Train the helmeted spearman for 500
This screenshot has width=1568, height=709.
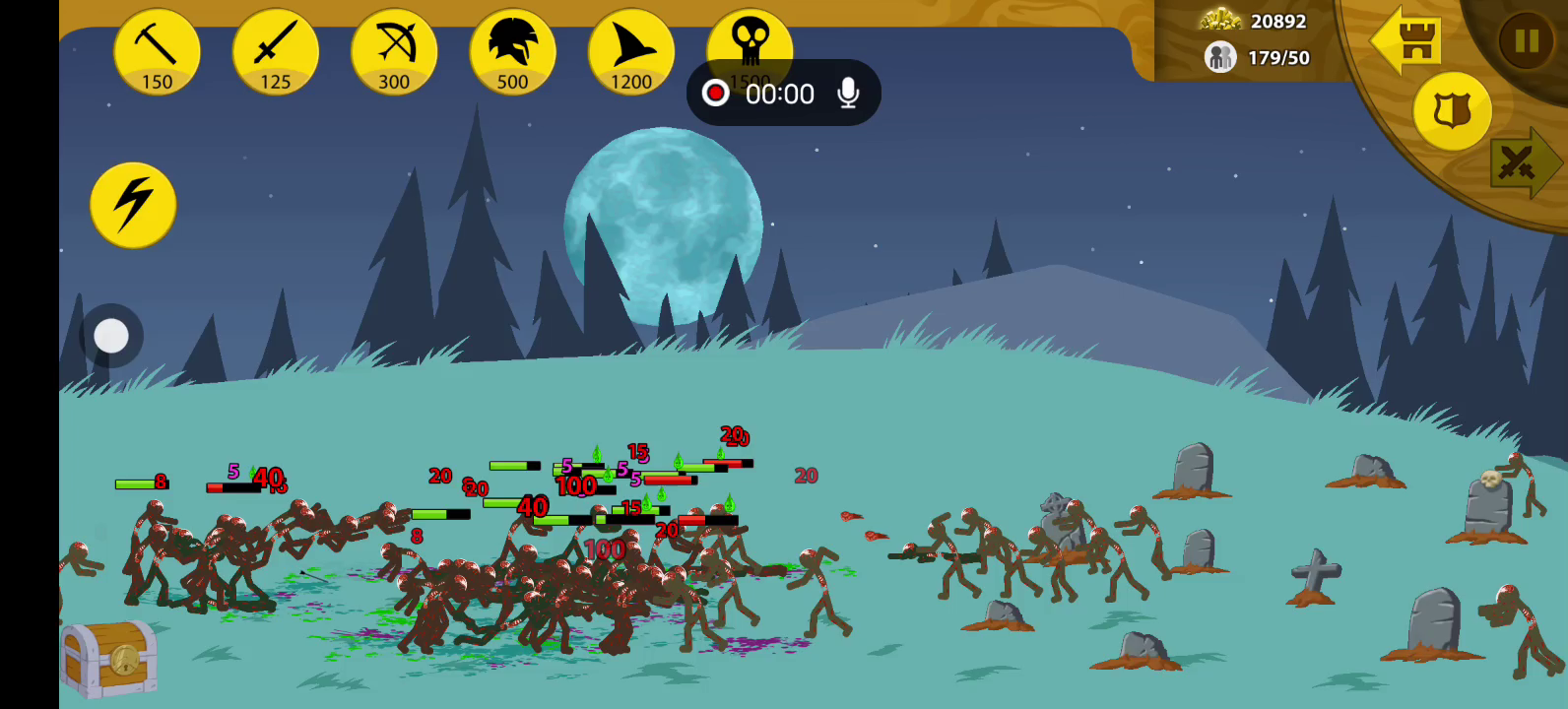click(512, 52)
